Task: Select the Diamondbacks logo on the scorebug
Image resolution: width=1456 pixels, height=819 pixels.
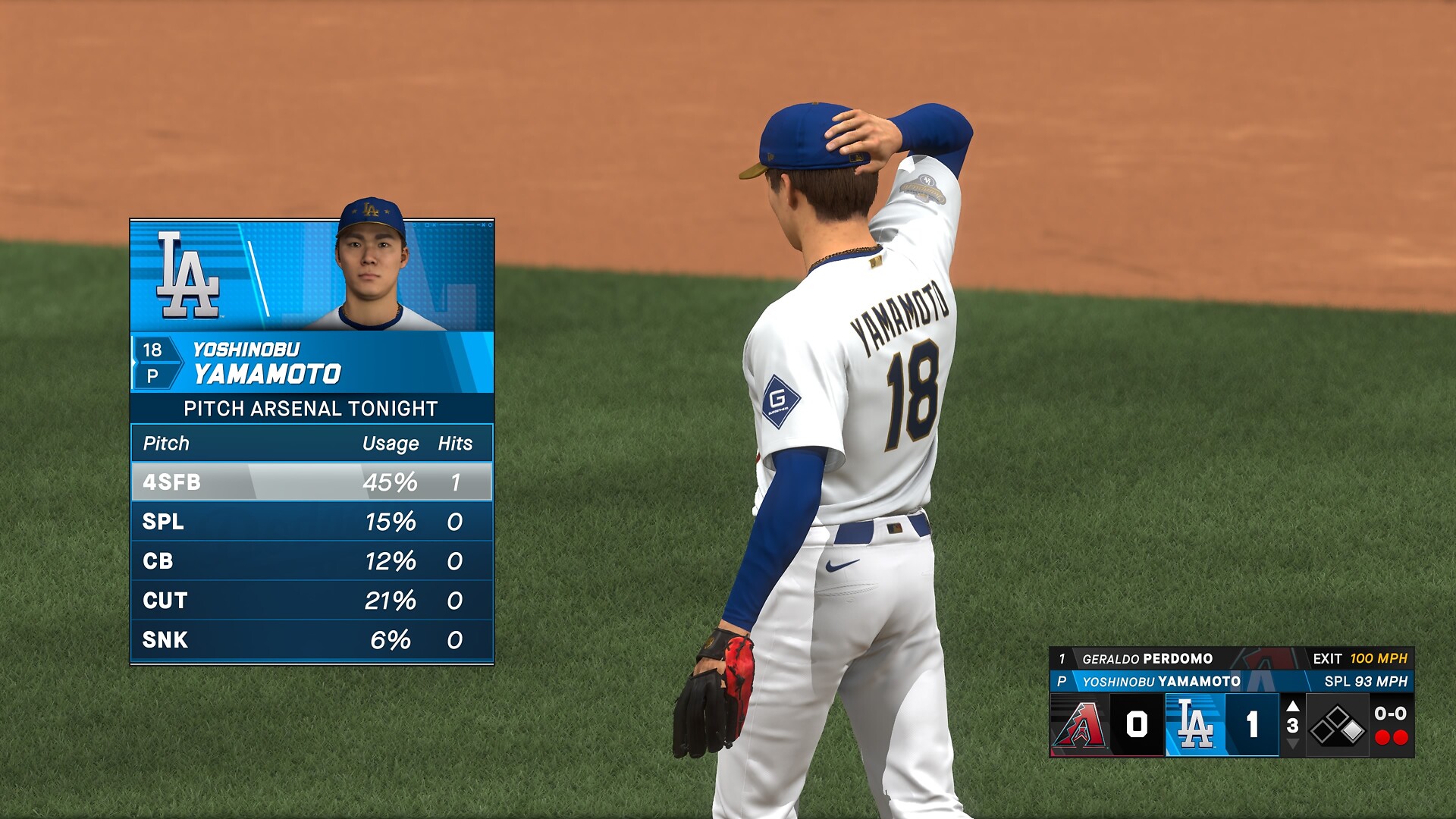Action: pyautogui.click(x=1080, y=726)
